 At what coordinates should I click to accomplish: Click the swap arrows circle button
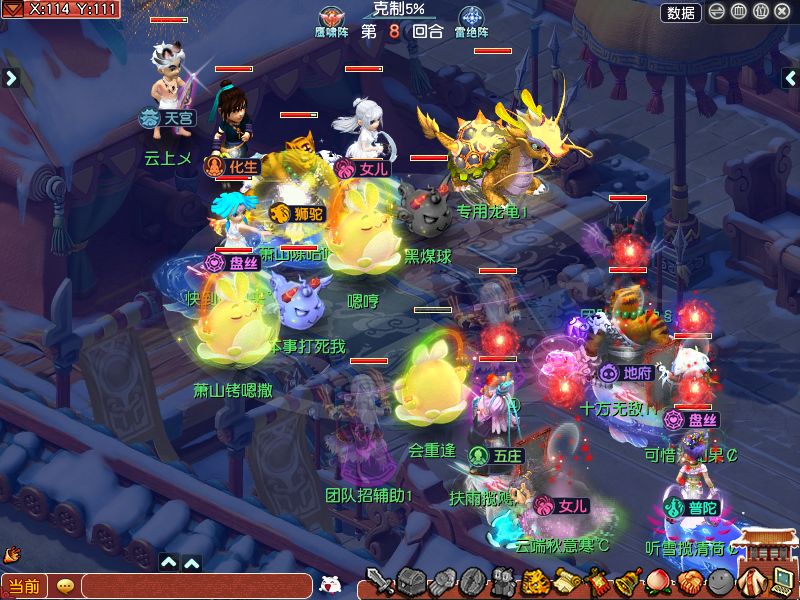[x=717, y=13]
